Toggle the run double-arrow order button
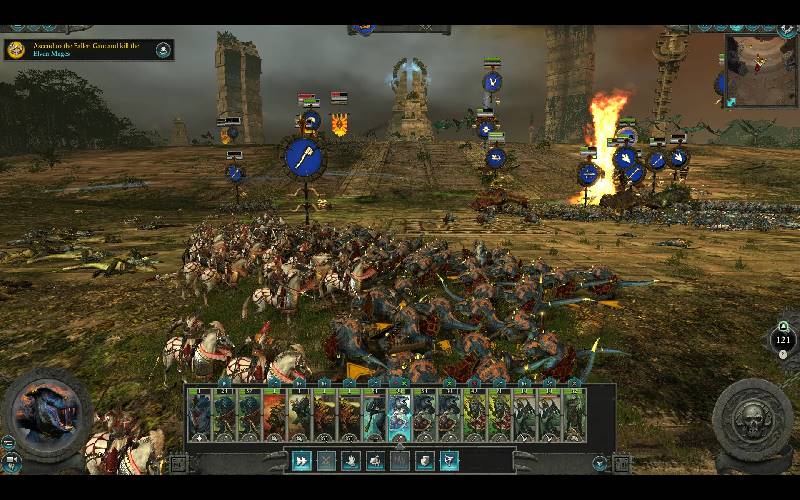Screen dimensions: 800x500 click(301, 461)
